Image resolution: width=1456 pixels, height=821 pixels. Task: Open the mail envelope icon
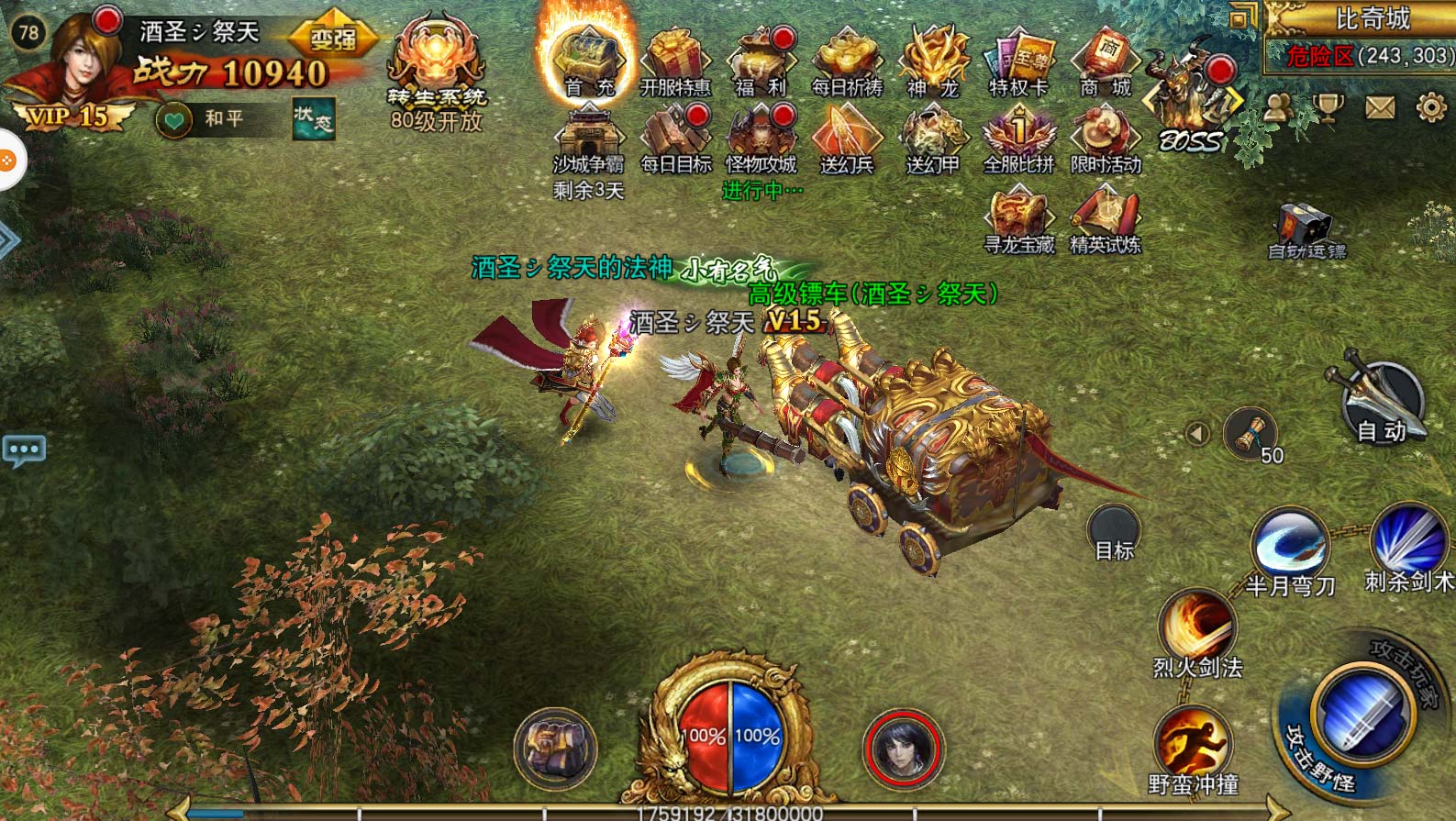1380,108
